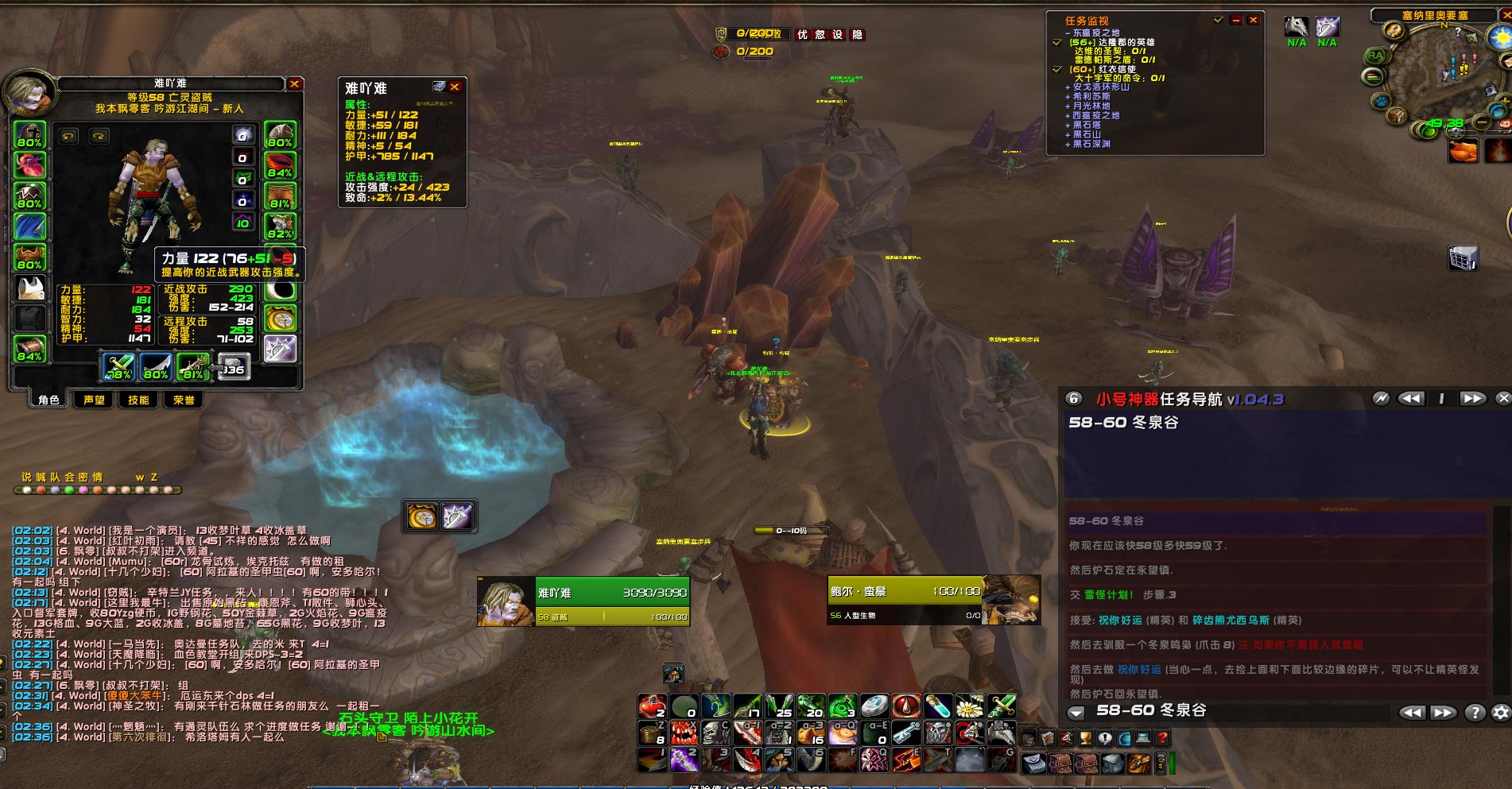The width and height of the screenshot is (1512, 789).
Task: Select the 荣誉 honor tab
Action: coord(184,400)
